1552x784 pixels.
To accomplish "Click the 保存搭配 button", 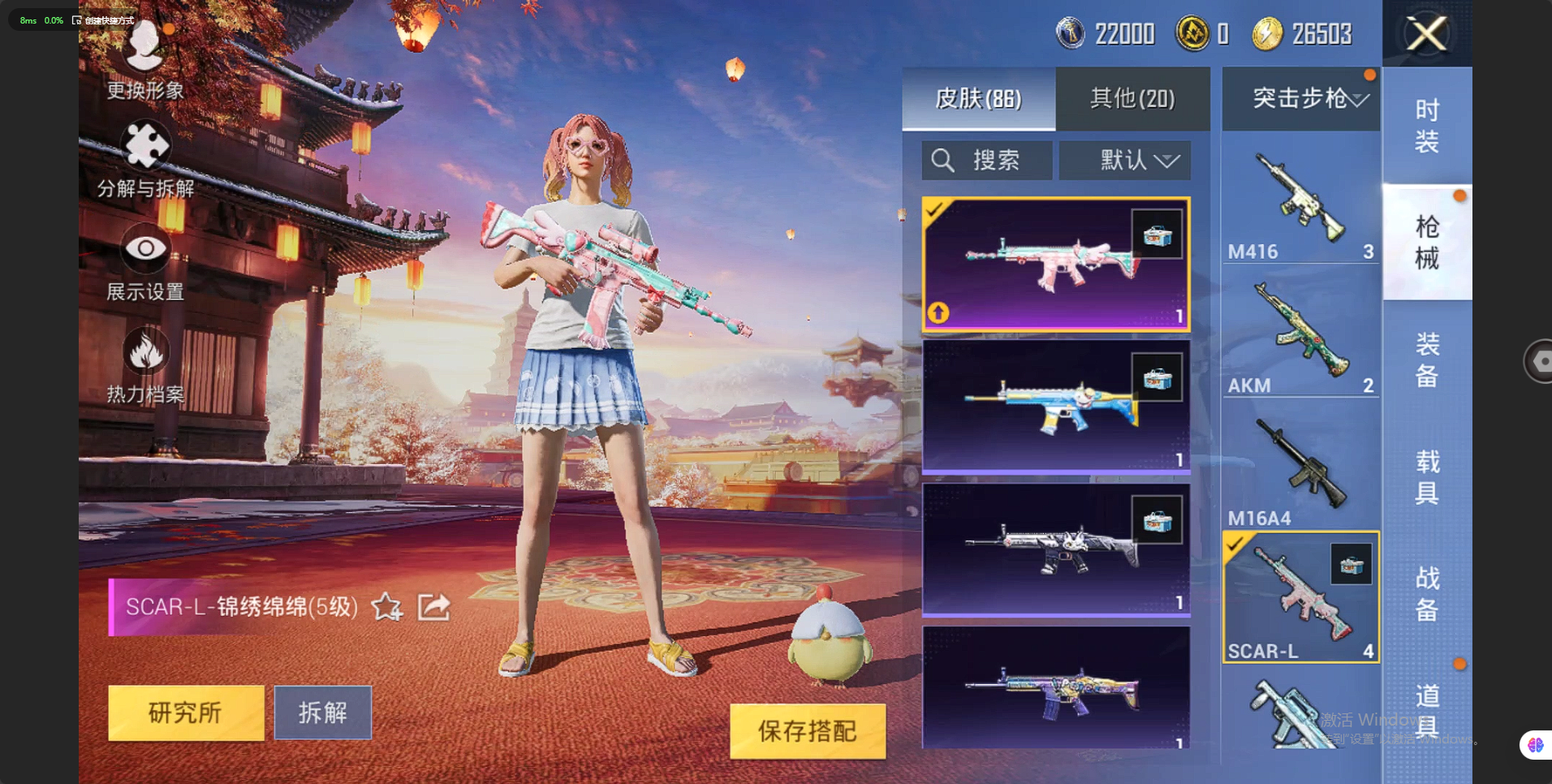I will pos(807,730).
